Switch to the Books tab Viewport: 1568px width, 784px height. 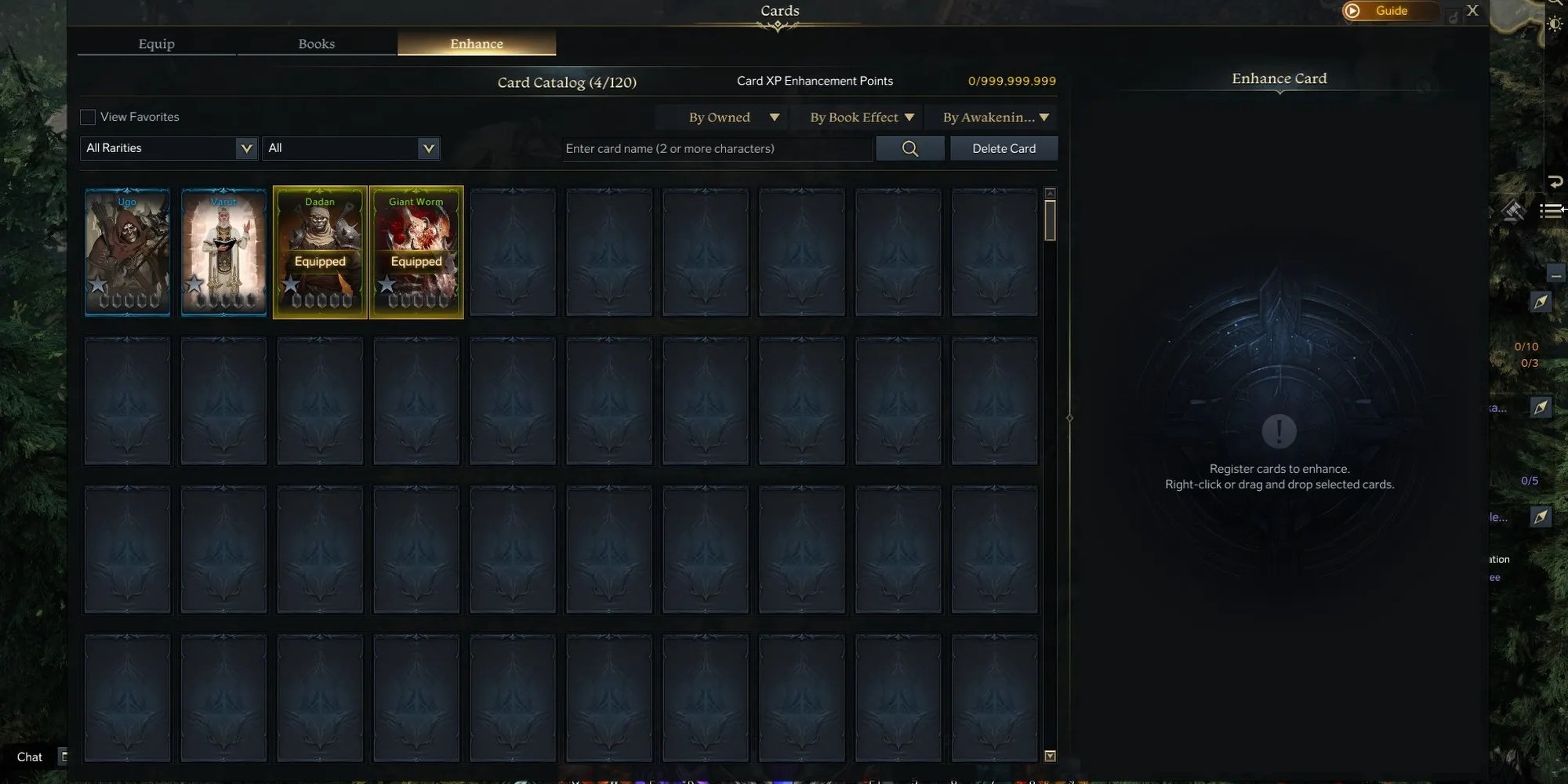[x=316, y=44]
